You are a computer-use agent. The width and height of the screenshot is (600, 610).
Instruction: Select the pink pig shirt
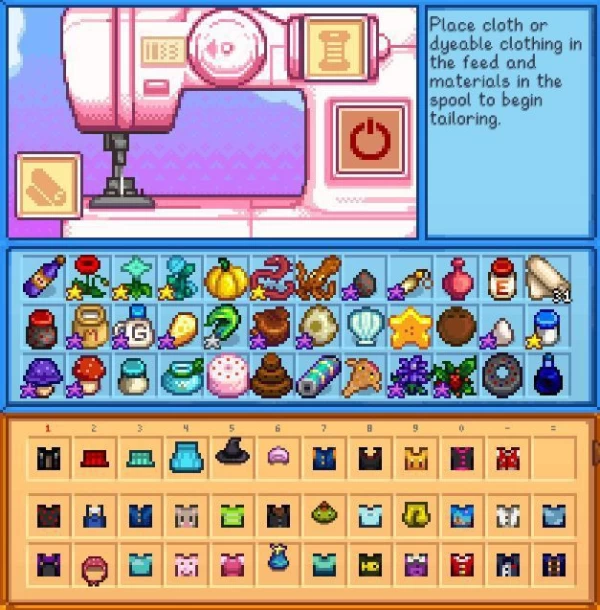pos(184,565)
